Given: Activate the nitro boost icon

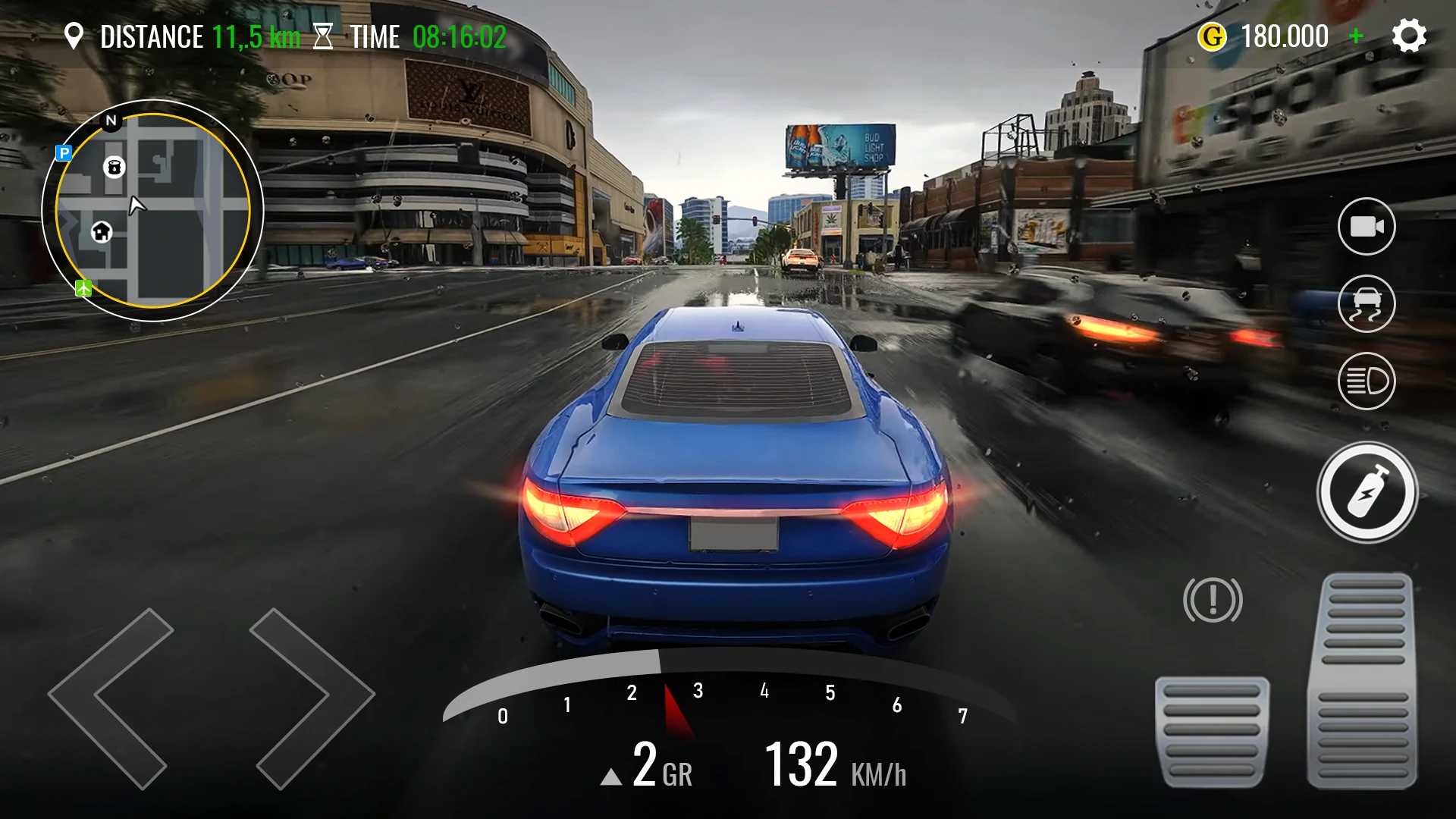Looking at the screenshot, I should (x=1366, y=493).
